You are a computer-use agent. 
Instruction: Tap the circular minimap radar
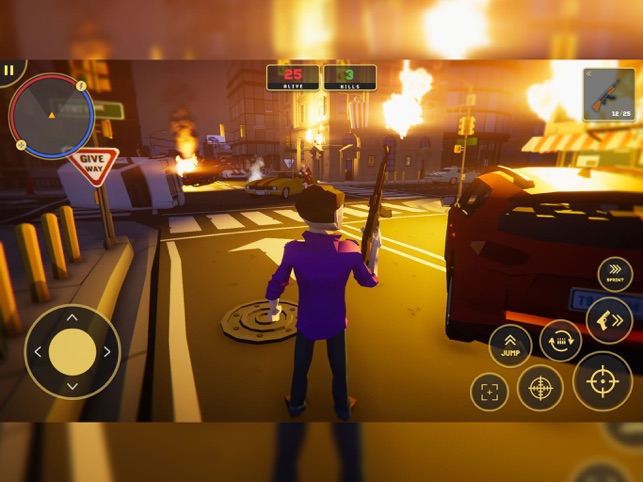51,116
